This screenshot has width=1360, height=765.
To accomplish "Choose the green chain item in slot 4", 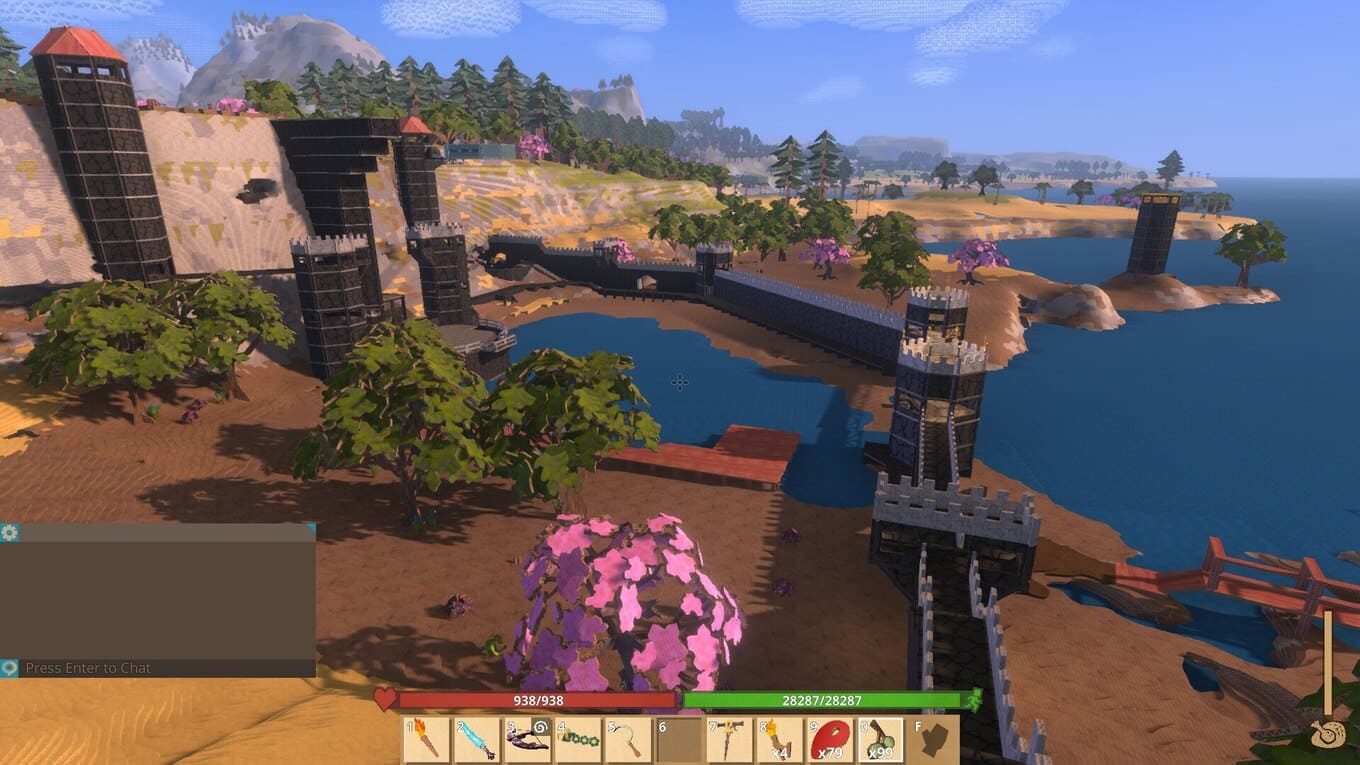I will pyautogui.click(x=579, y=740).
